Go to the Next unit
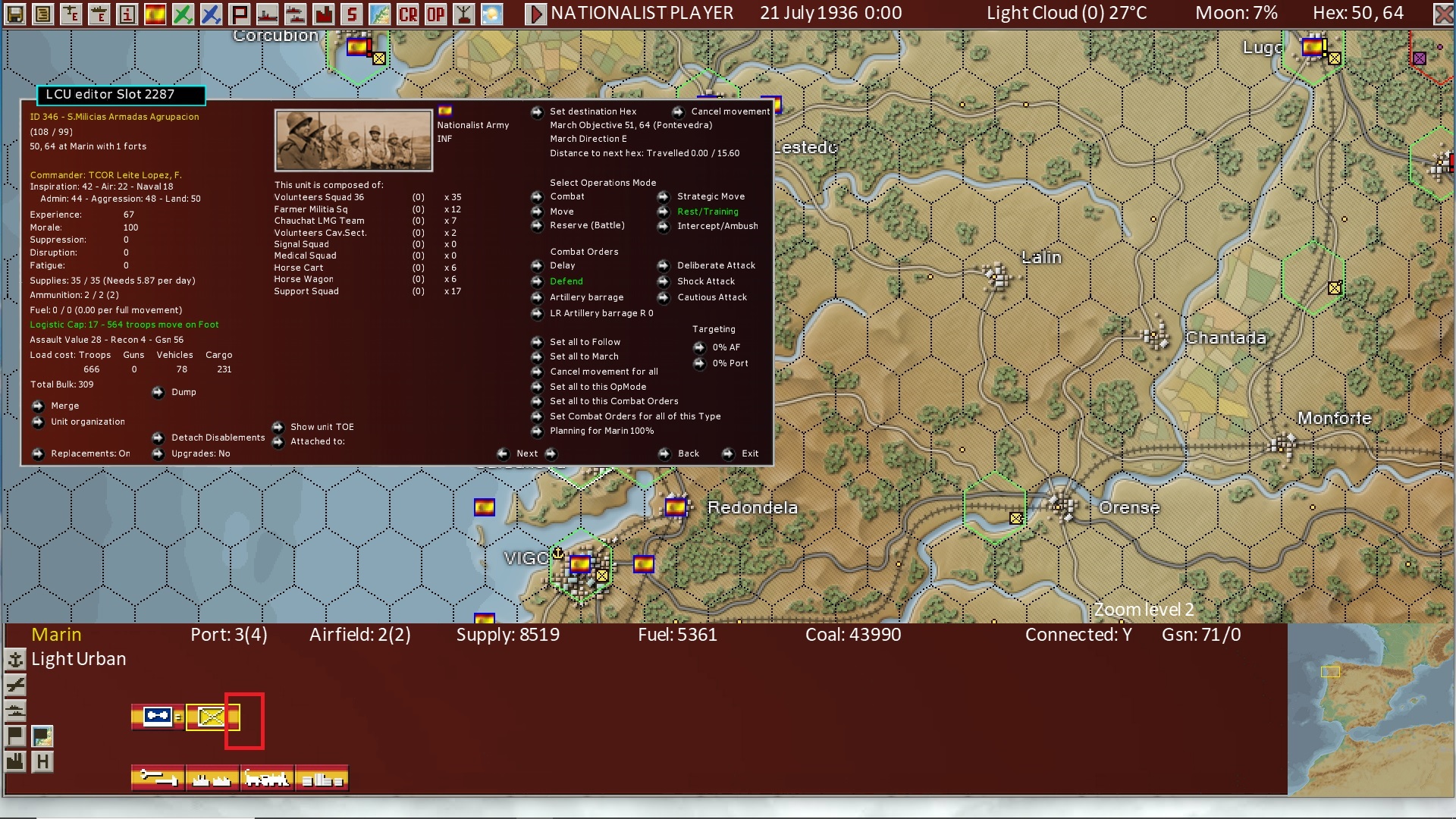The height and width of the screenshot is (819, 1456). (529, 453)
